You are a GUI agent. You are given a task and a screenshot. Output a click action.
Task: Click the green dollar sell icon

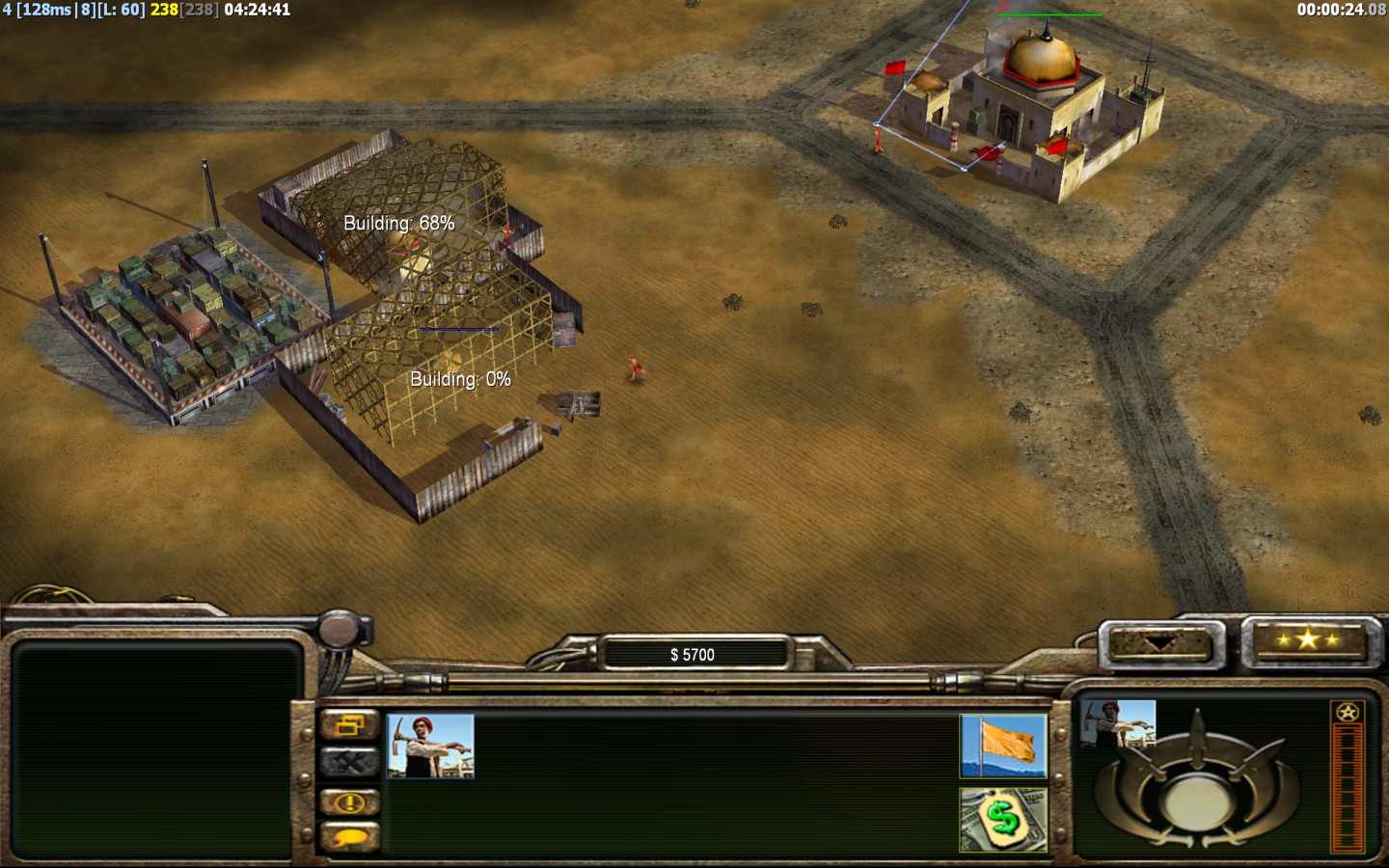point(1003,820)
